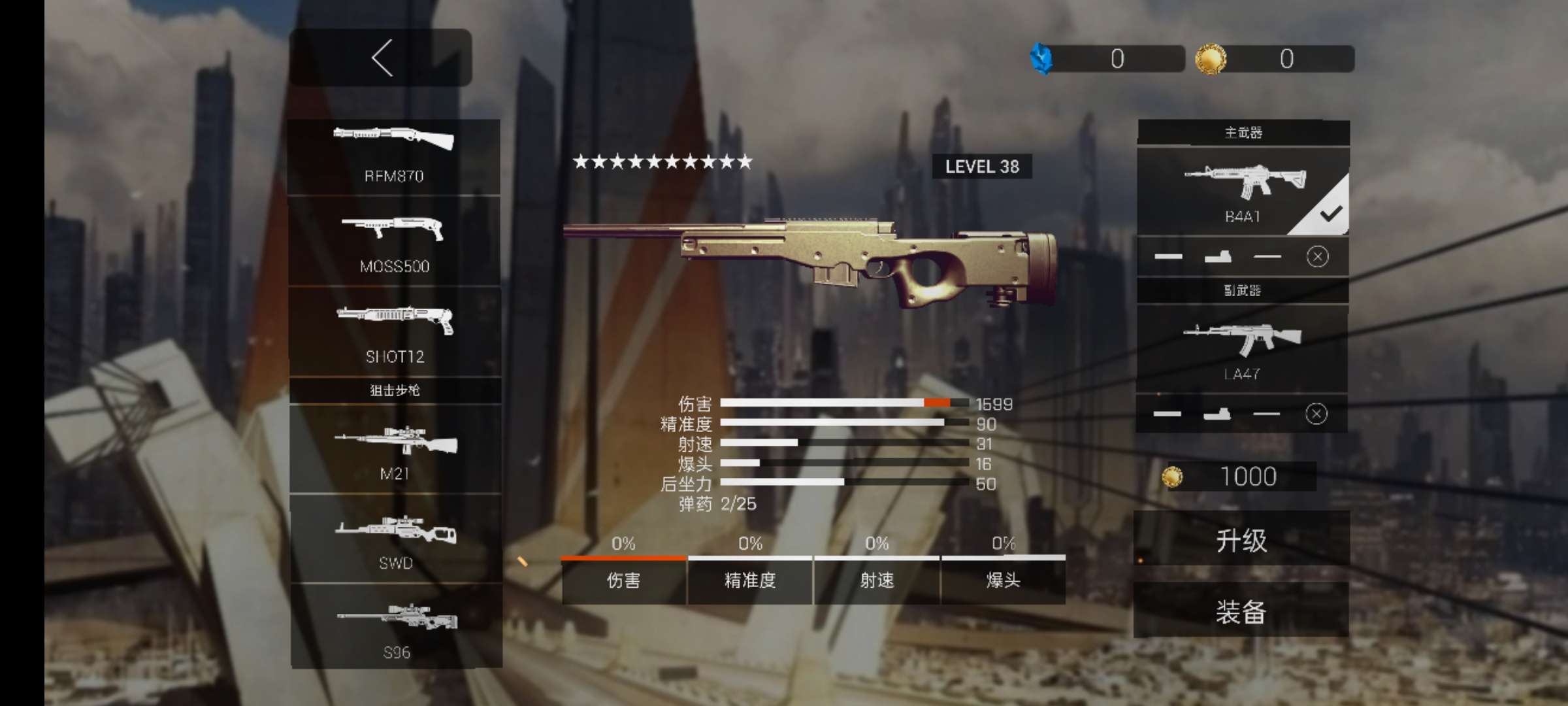Click the gold coin currency icon

tap(1211, 59)
